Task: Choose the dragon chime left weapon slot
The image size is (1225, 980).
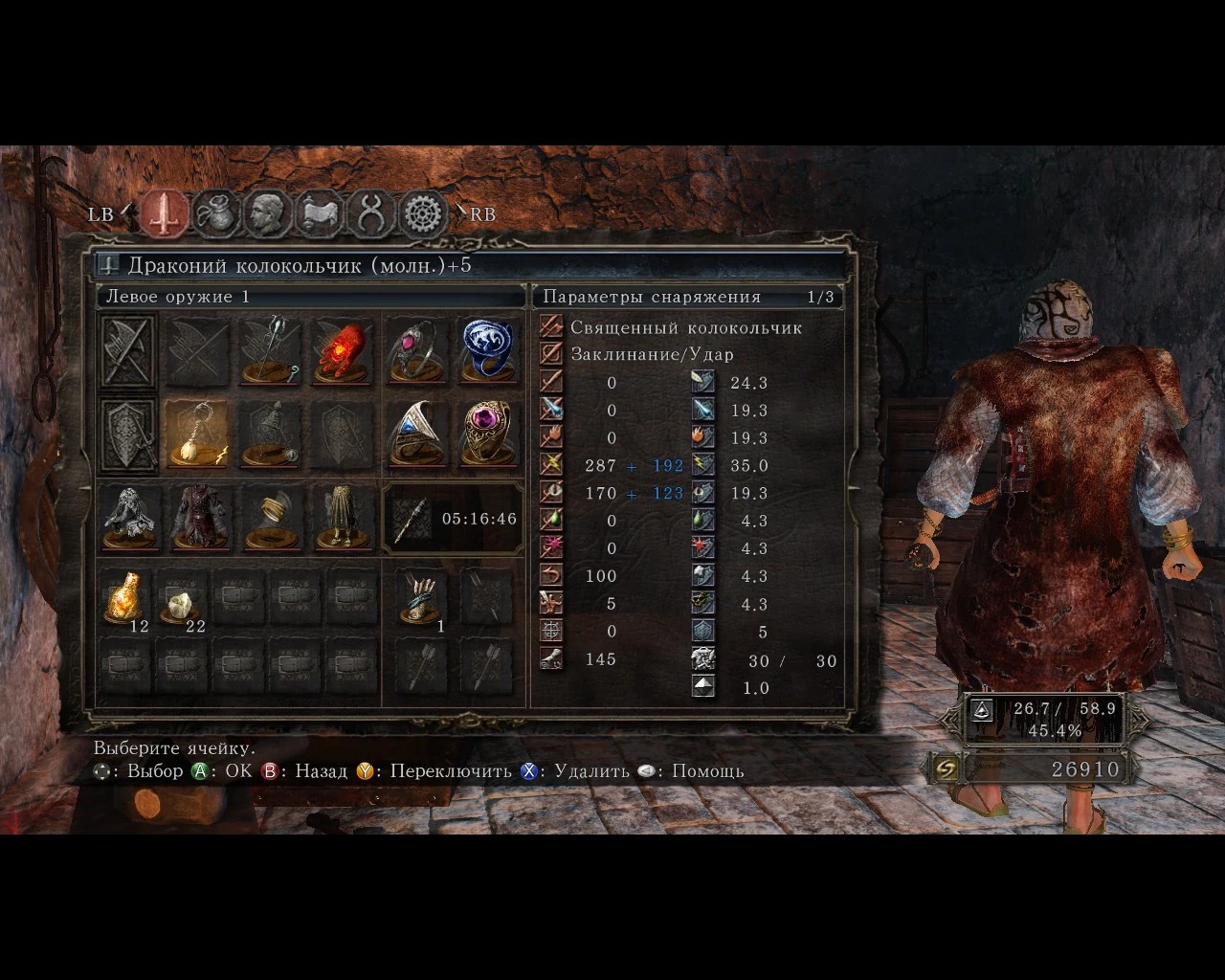Action: click(x=198, y=435)
